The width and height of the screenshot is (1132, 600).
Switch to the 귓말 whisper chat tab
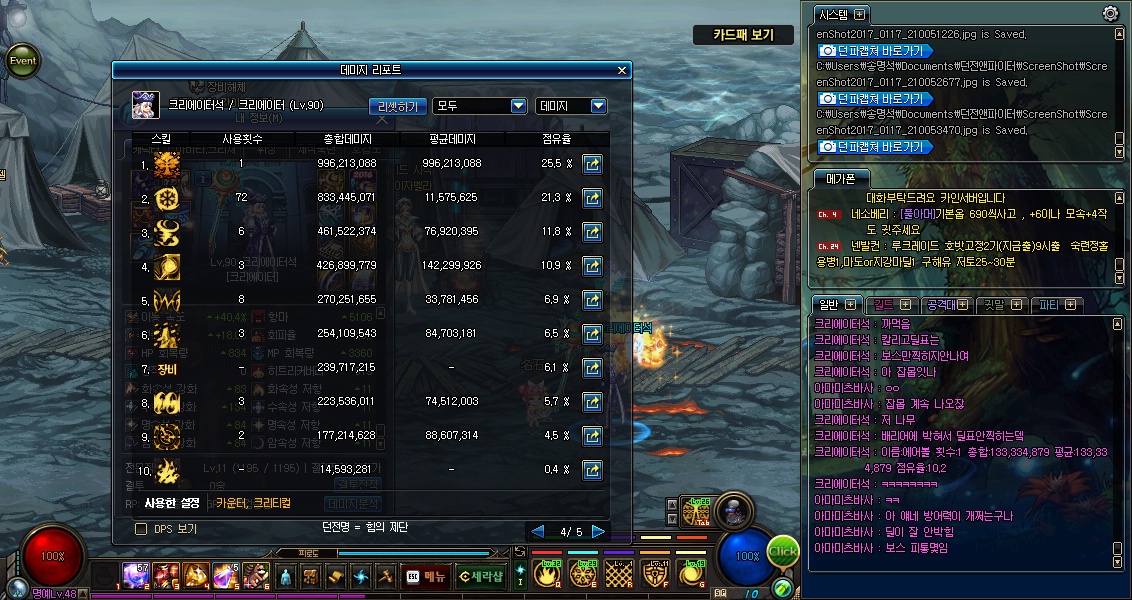coord(1001,304)
